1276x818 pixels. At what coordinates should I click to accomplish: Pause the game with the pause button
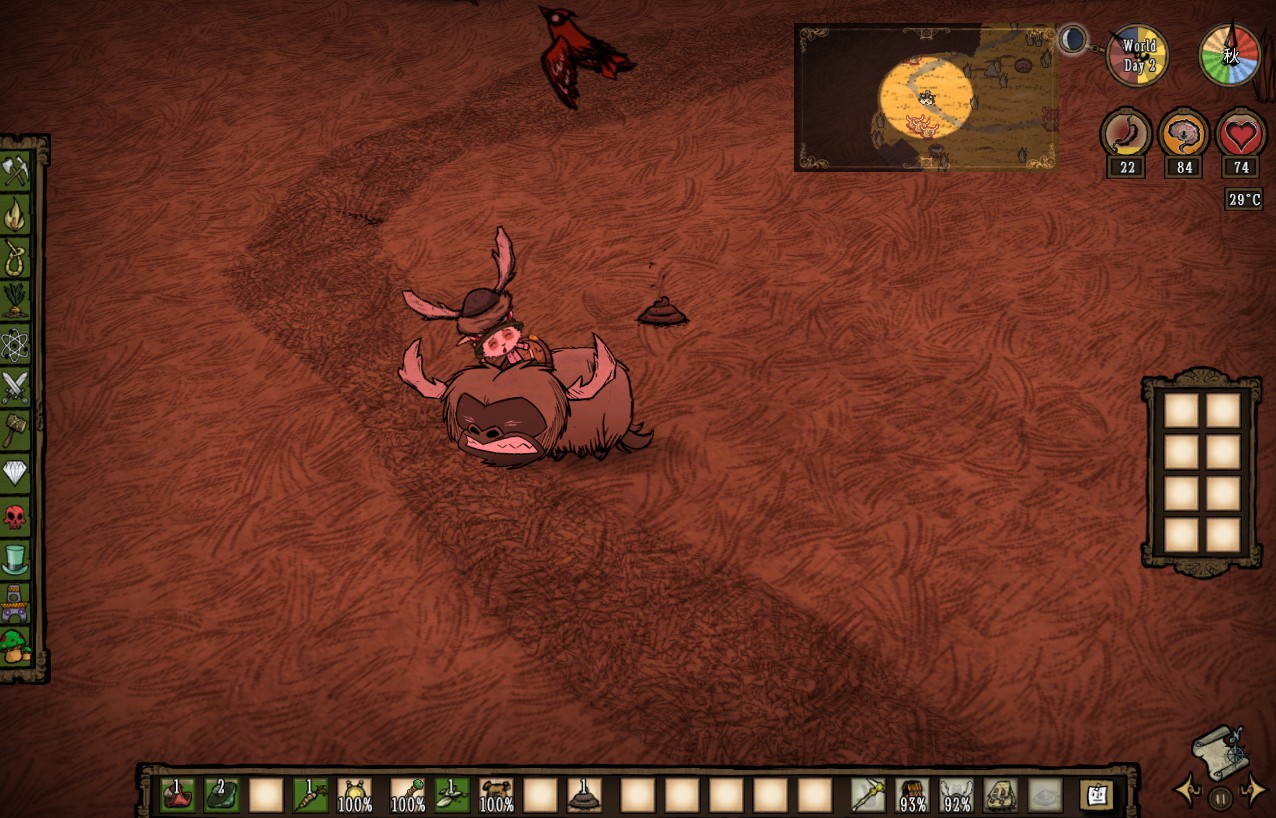1220,798
